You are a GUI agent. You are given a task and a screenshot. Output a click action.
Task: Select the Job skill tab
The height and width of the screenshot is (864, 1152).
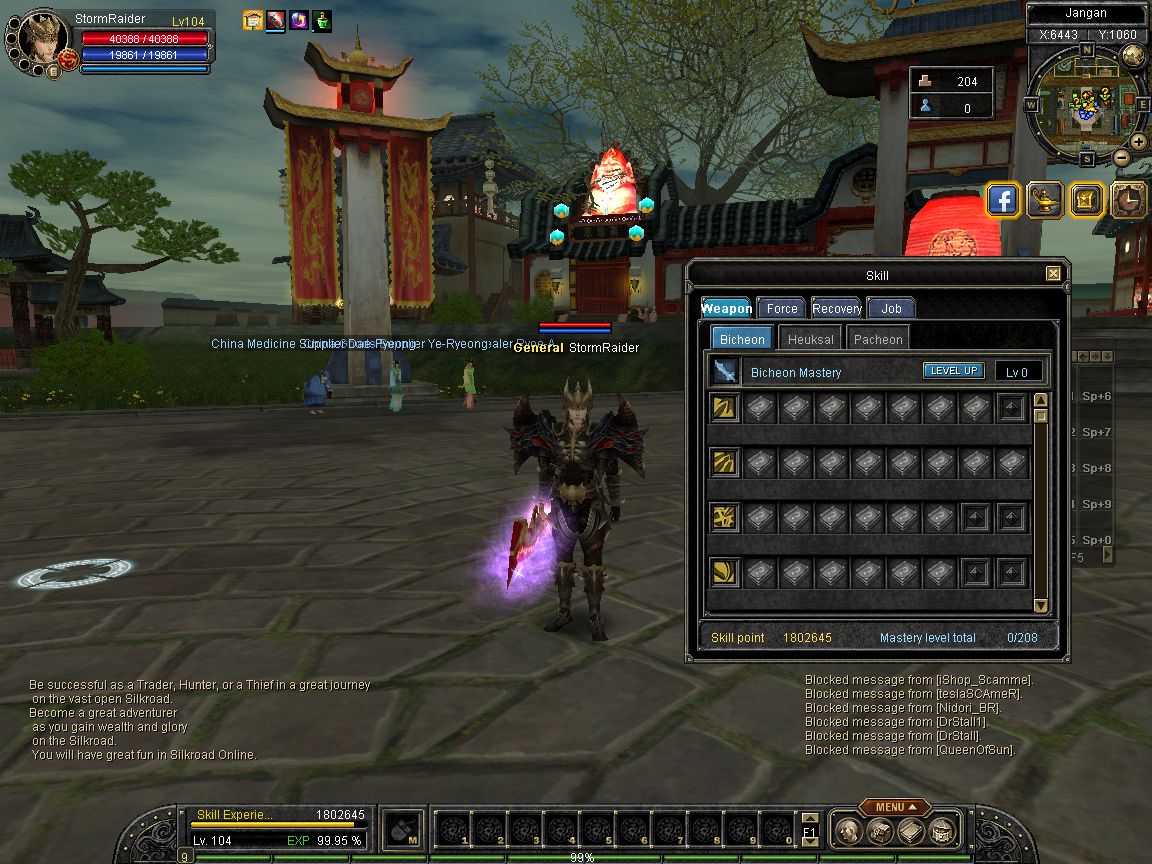point(891,309)
